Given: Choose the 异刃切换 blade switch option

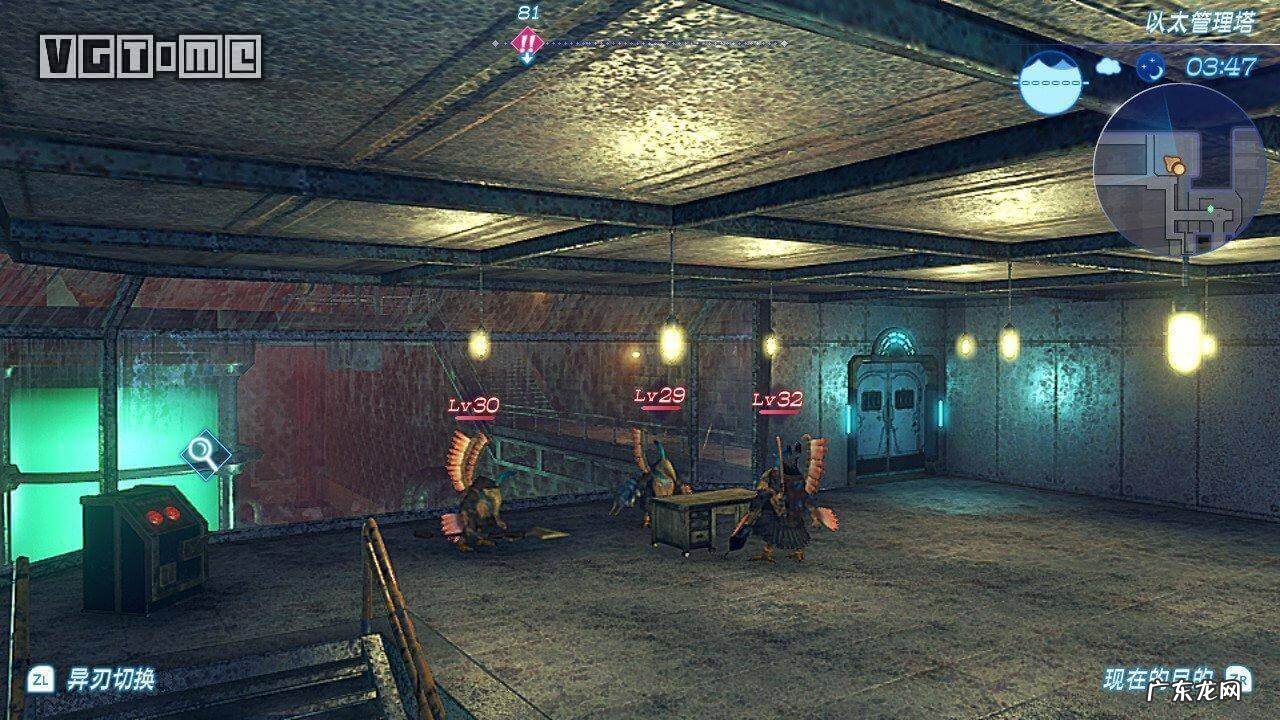Looking at the screenshot, I should (x=110, y=680).
